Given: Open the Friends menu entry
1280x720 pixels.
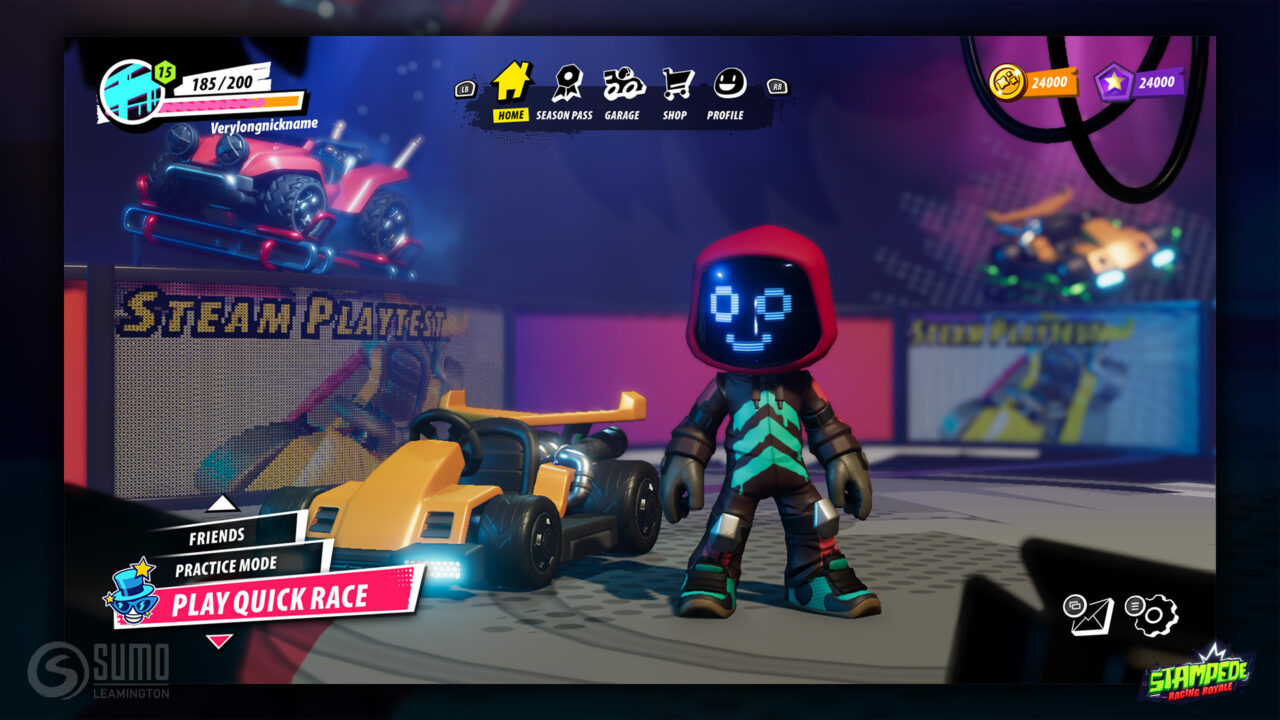Looking at the screenshot, I should (x=218, y=537).
